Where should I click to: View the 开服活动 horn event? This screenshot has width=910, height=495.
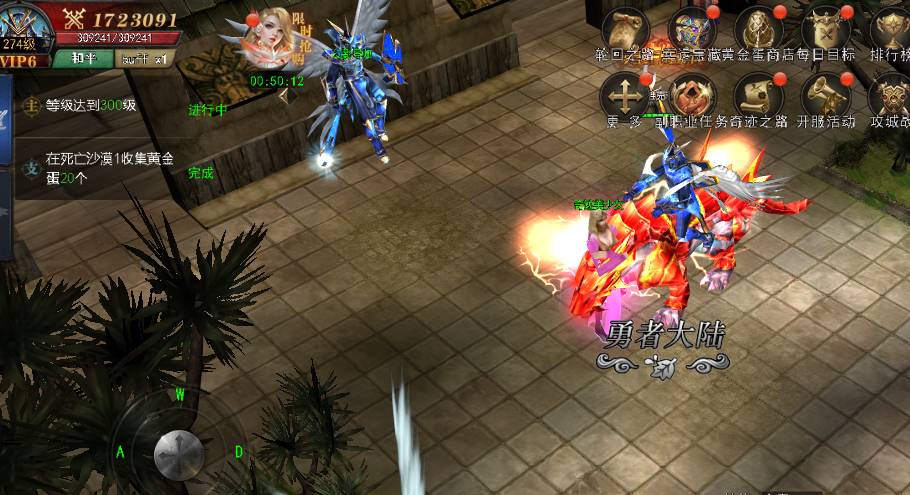pos(826,97)
